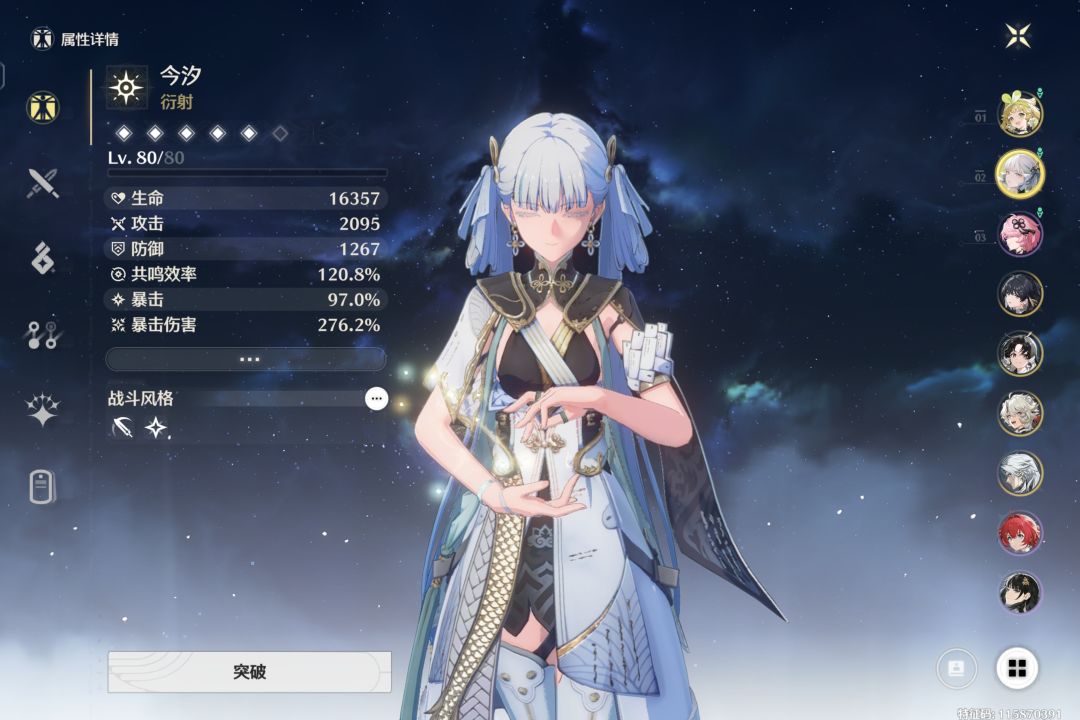This screenshot has width=1080, height=720.
Task: Select the highlighted 属性 attributes tab icon
Action: [42, 107]
